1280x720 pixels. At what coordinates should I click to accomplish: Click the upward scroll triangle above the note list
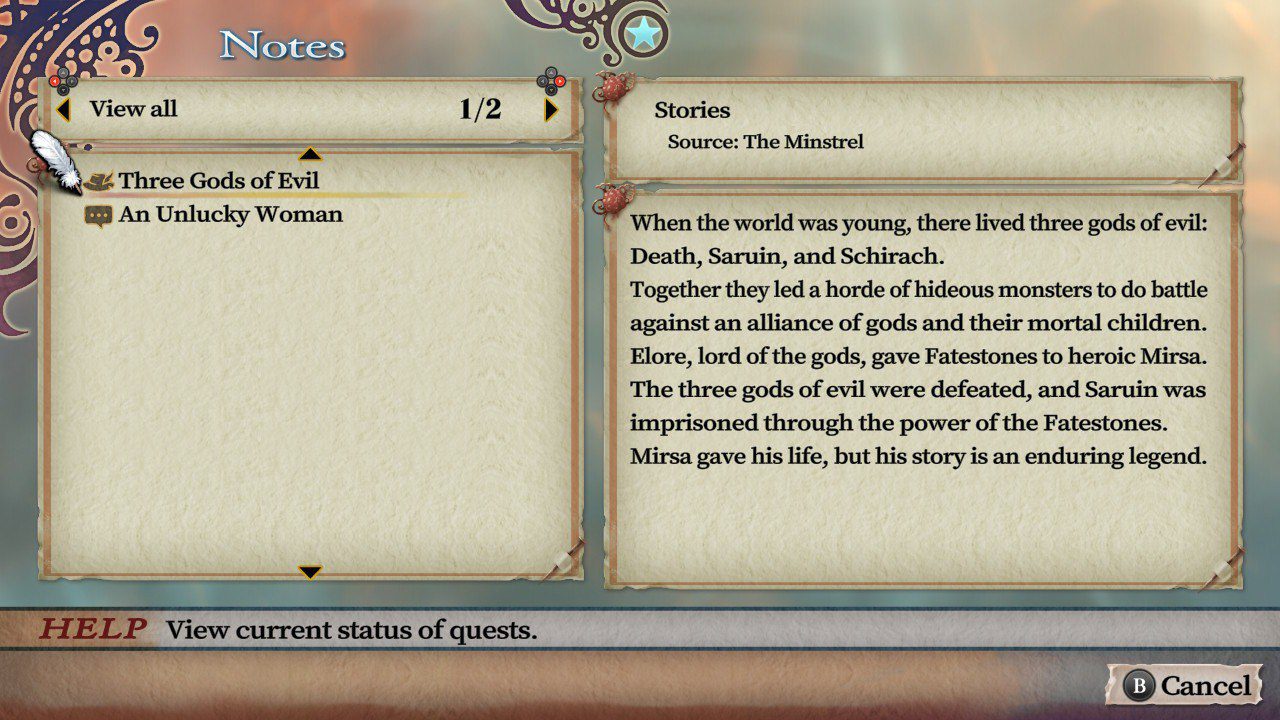pos(312,154)
